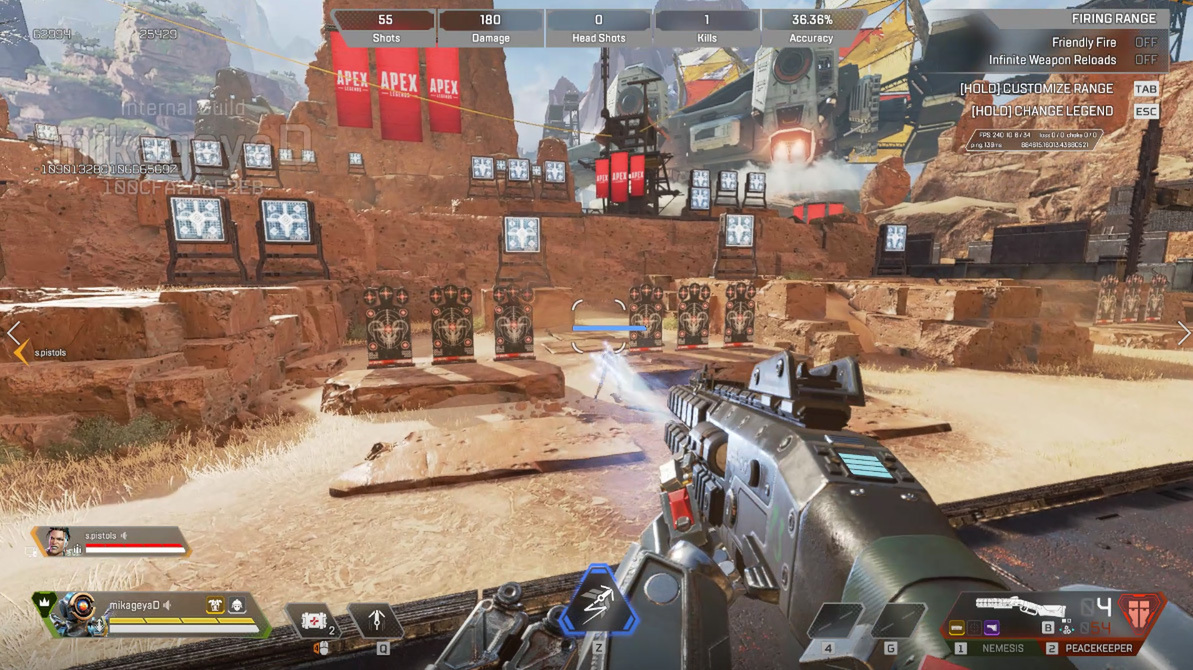
Task: Toggle the Friendly Fire setting
Action: click(x=1146, y=43)
